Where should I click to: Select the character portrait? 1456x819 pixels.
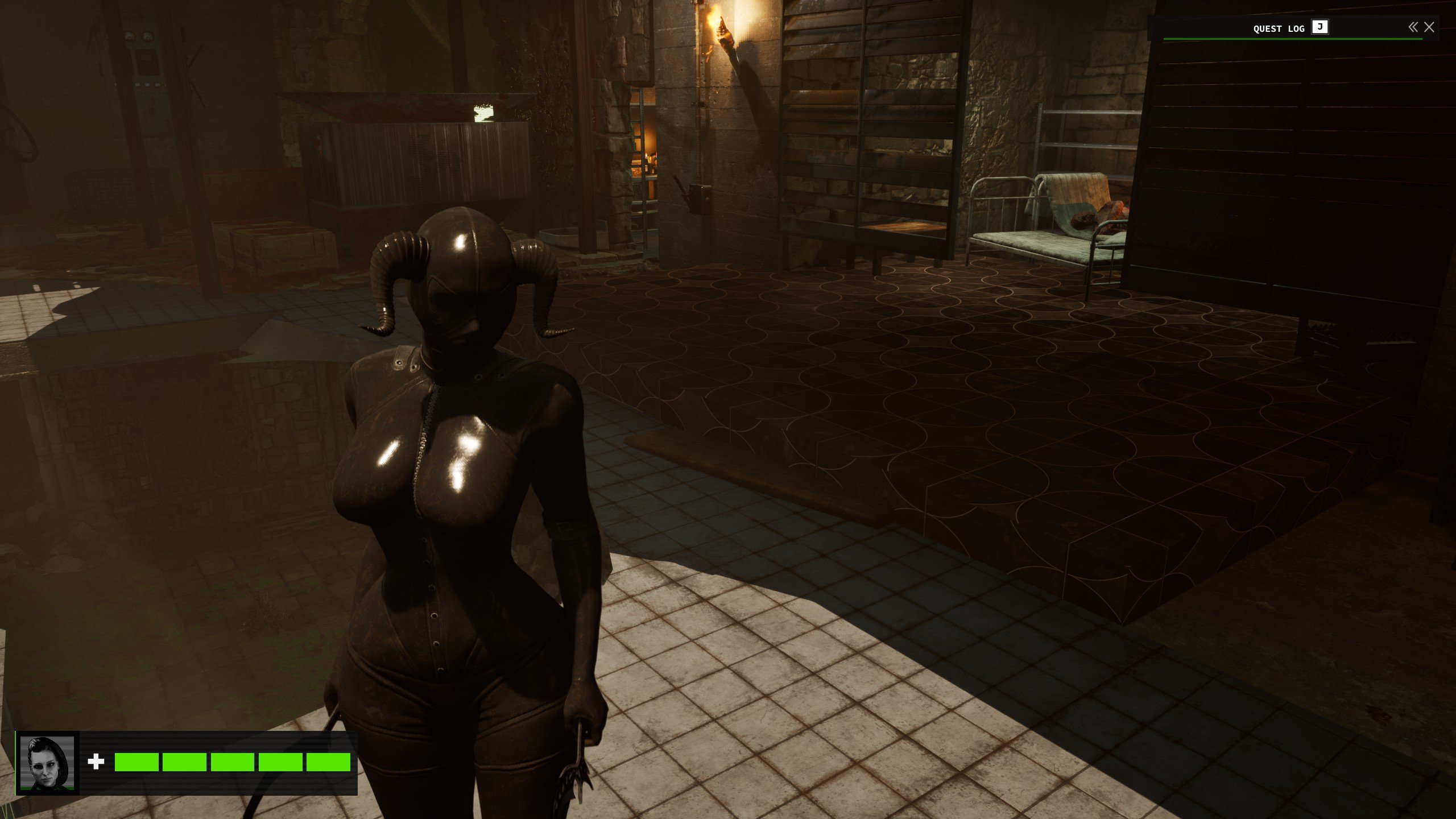click(x=47, y=763)
